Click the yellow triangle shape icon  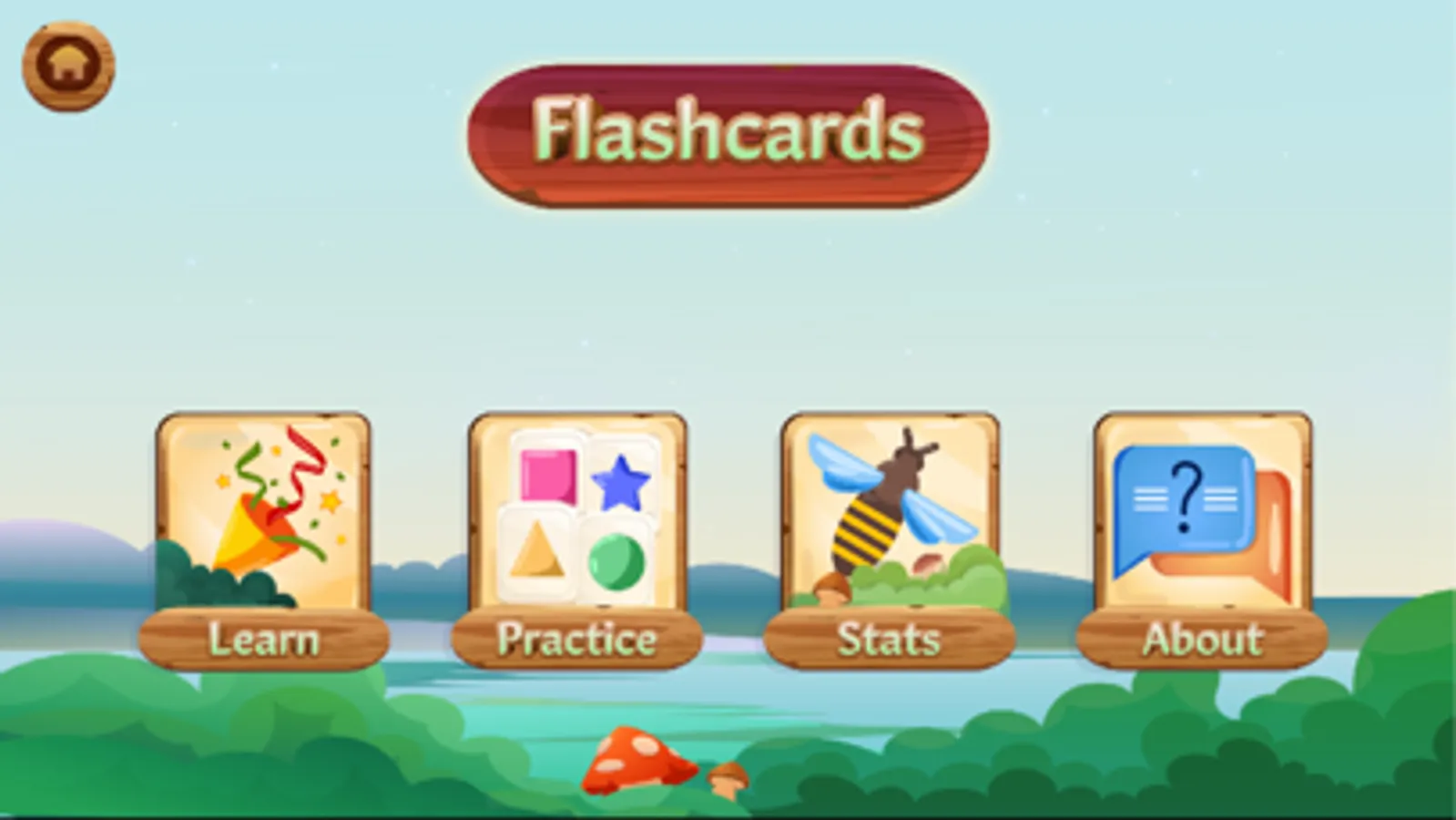535,553
